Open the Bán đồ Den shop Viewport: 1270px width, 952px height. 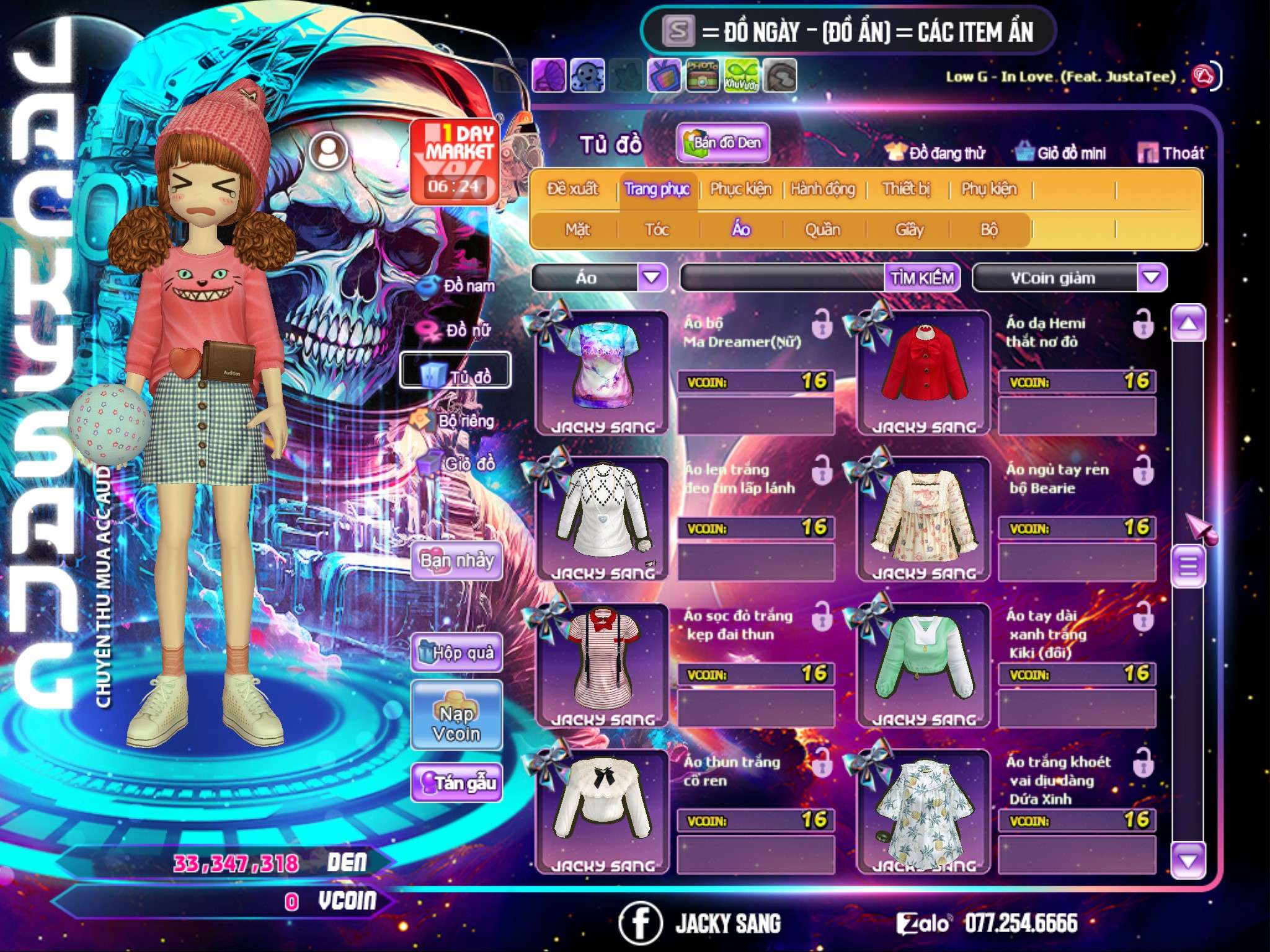point(723,143)
